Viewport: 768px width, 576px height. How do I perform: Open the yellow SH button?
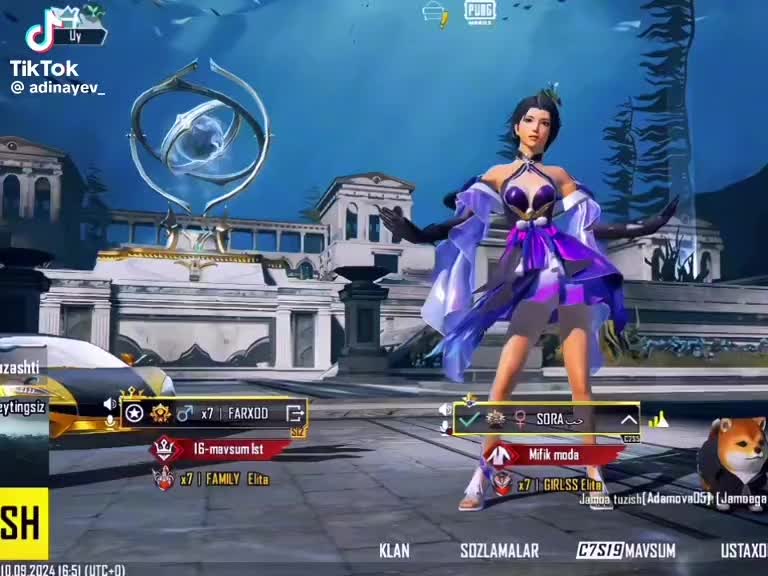click(x=24, y=524)
